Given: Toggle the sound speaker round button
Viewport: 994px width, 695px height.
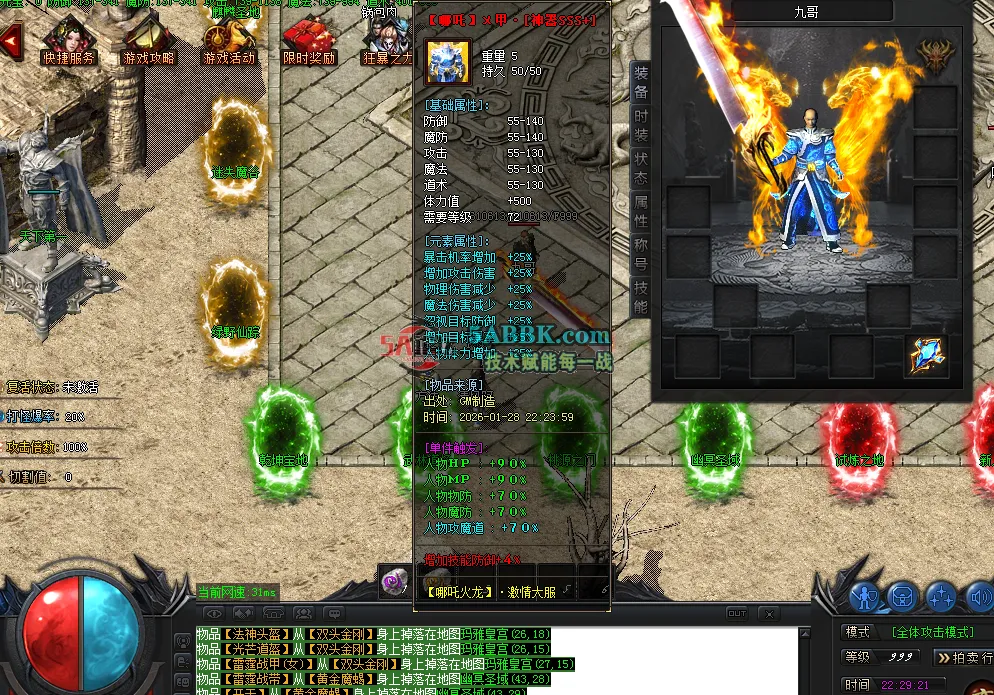Looking at the screenshot, I should tap(978, 597).
